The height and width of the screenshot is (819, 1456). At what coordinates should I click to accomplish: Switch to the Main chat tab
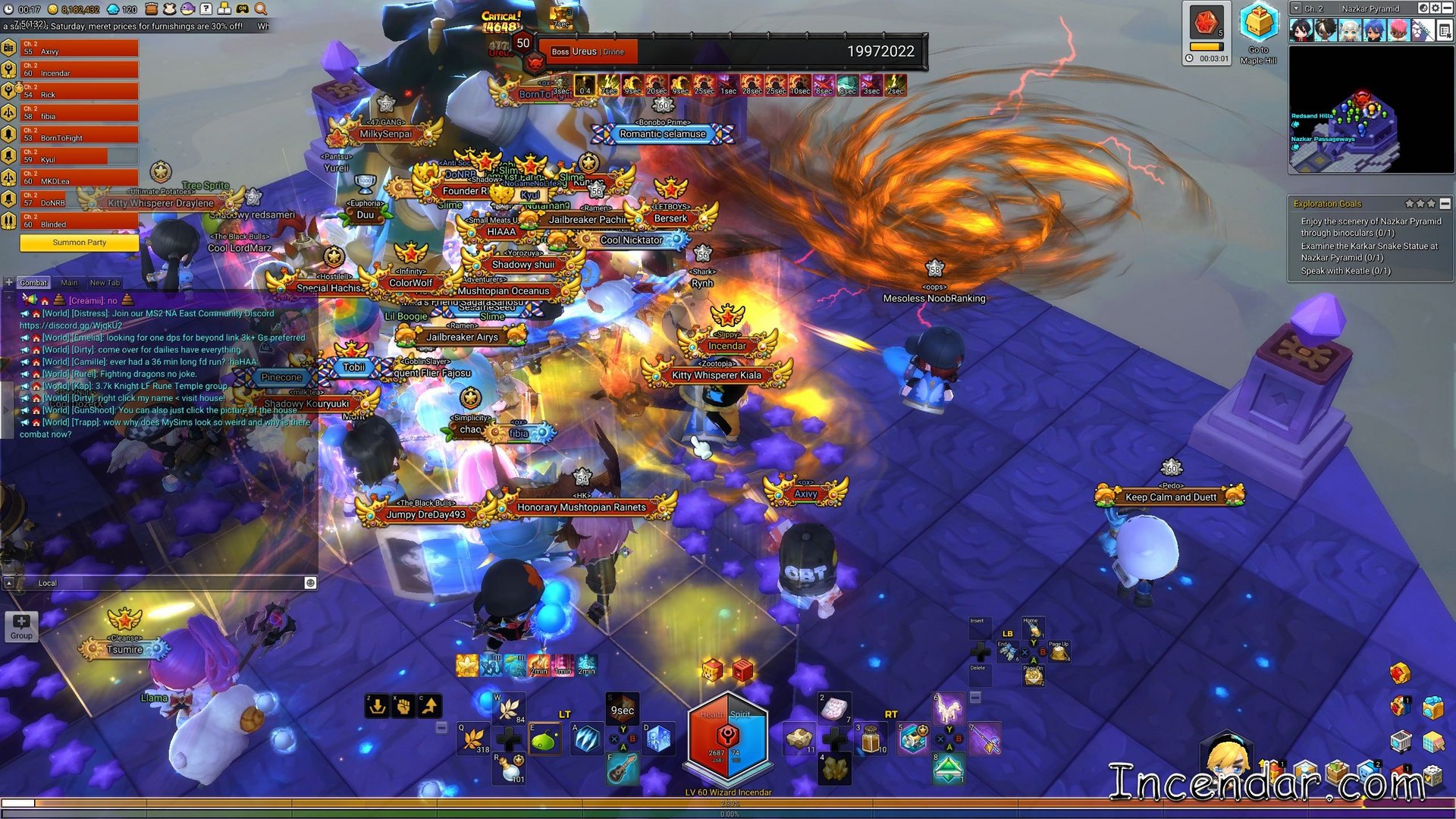click(x=69, y=283)
